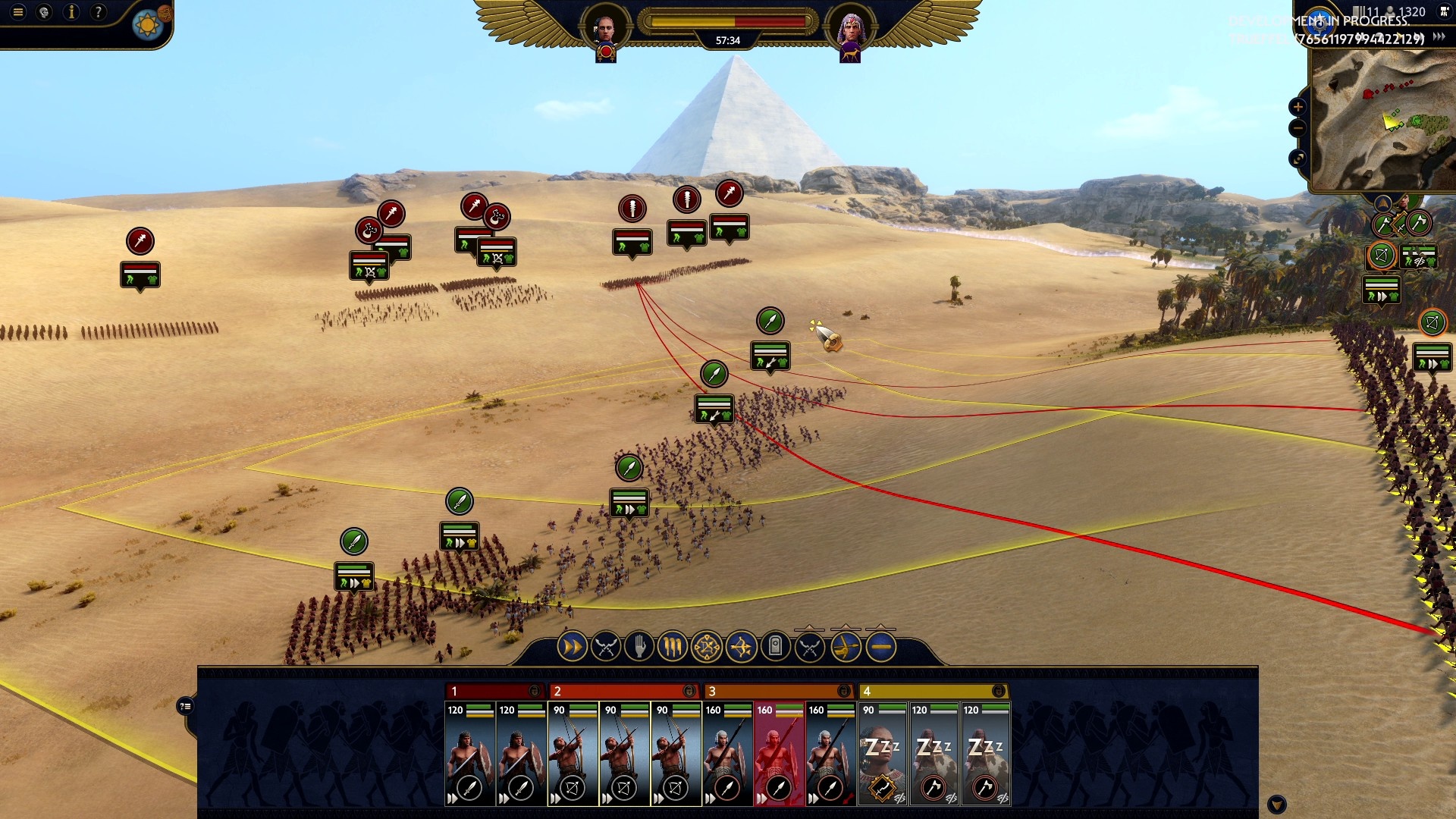Click the battlefield minimap

[1384, 121]
